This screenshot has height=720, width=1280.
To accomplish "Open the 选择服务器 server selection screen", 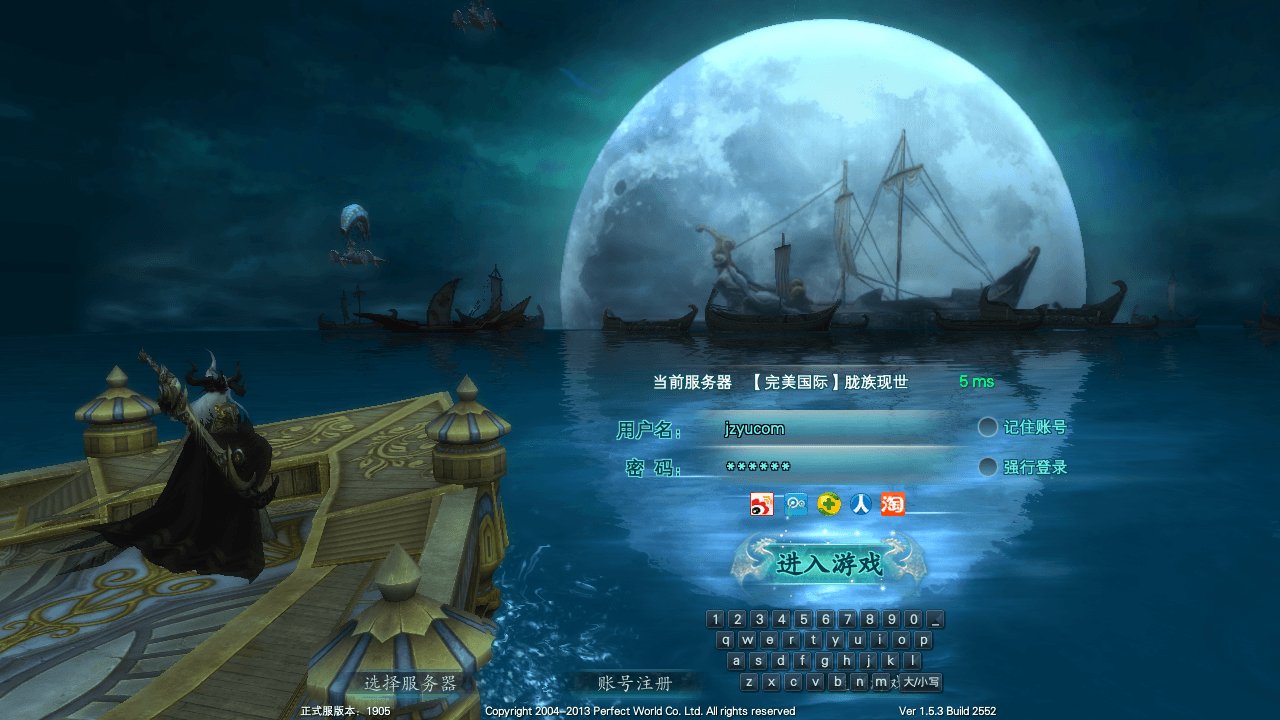I will [x=411, y=682].
